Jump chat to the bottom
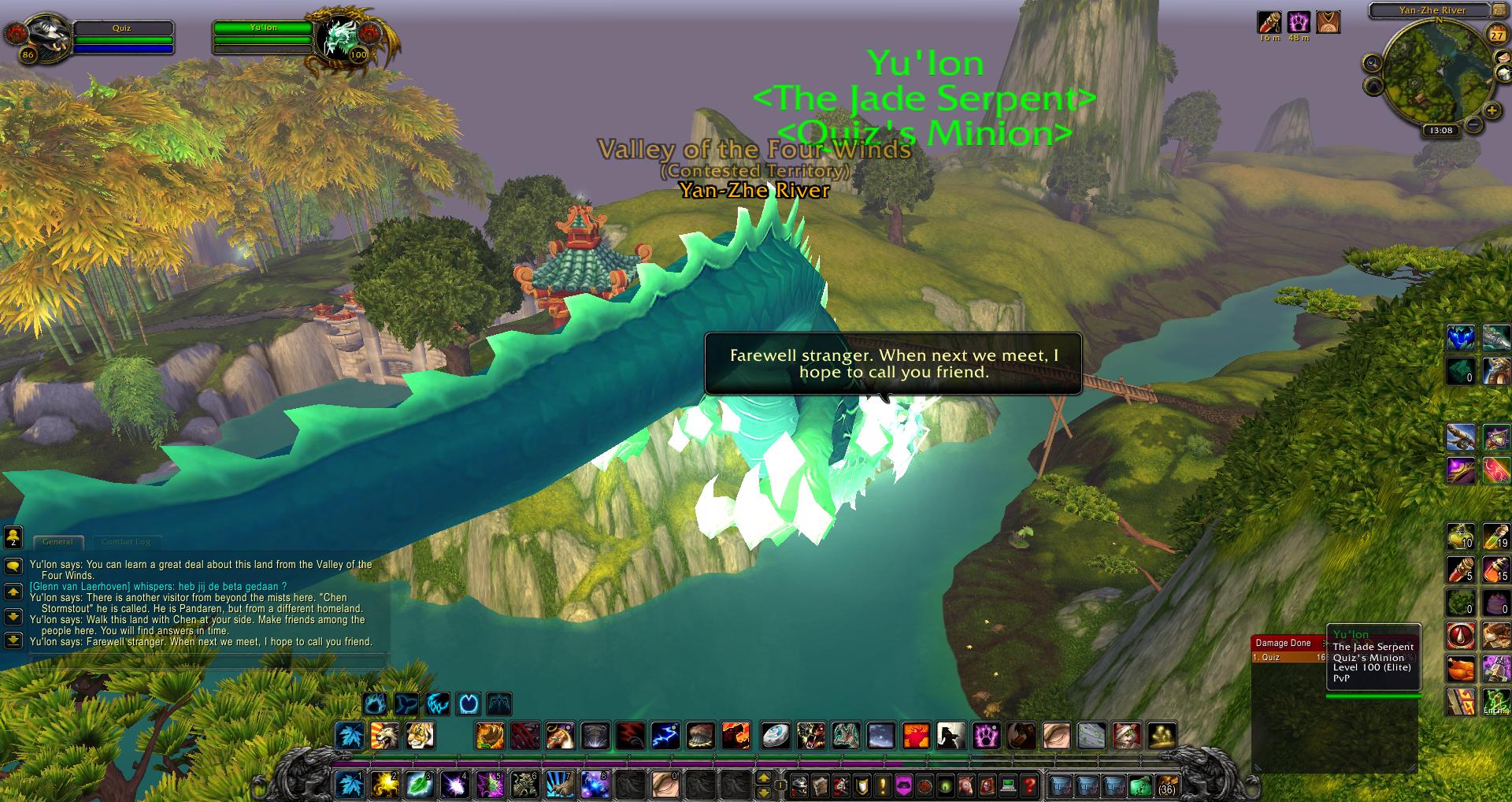 [x=13, y=640]
